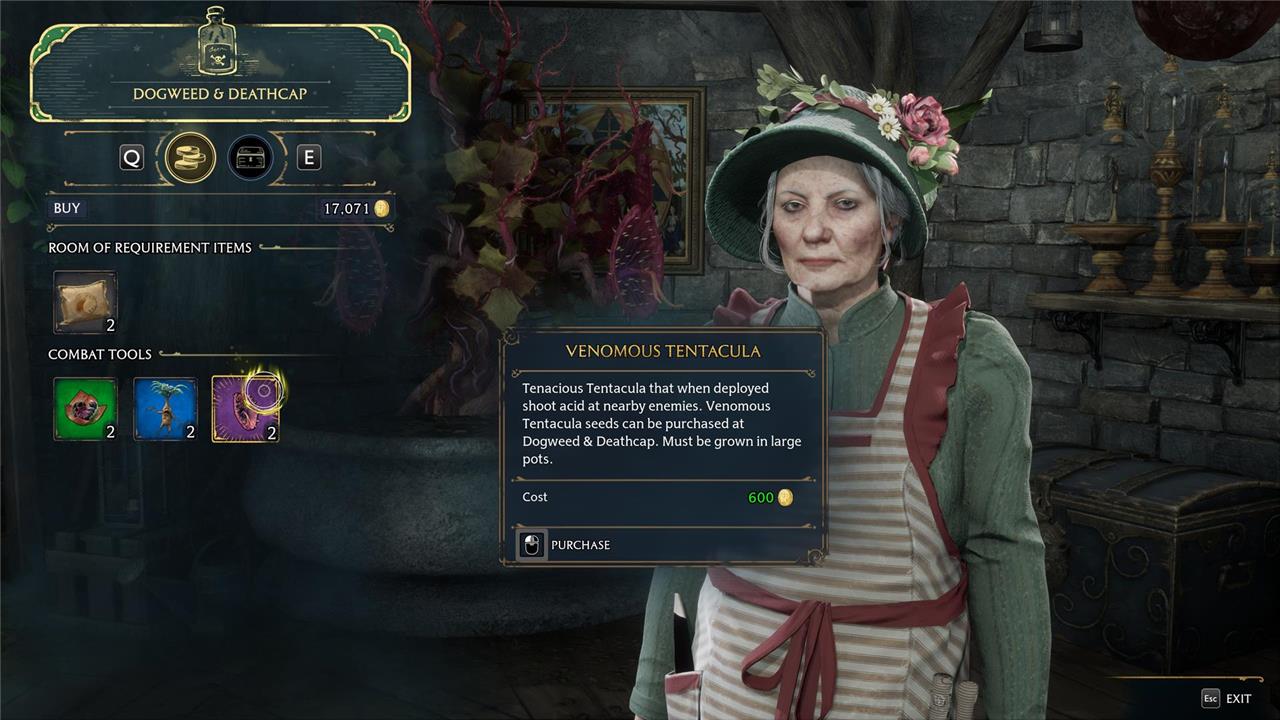Pick the purple Venomous Tentacula slot

[245, 409]
